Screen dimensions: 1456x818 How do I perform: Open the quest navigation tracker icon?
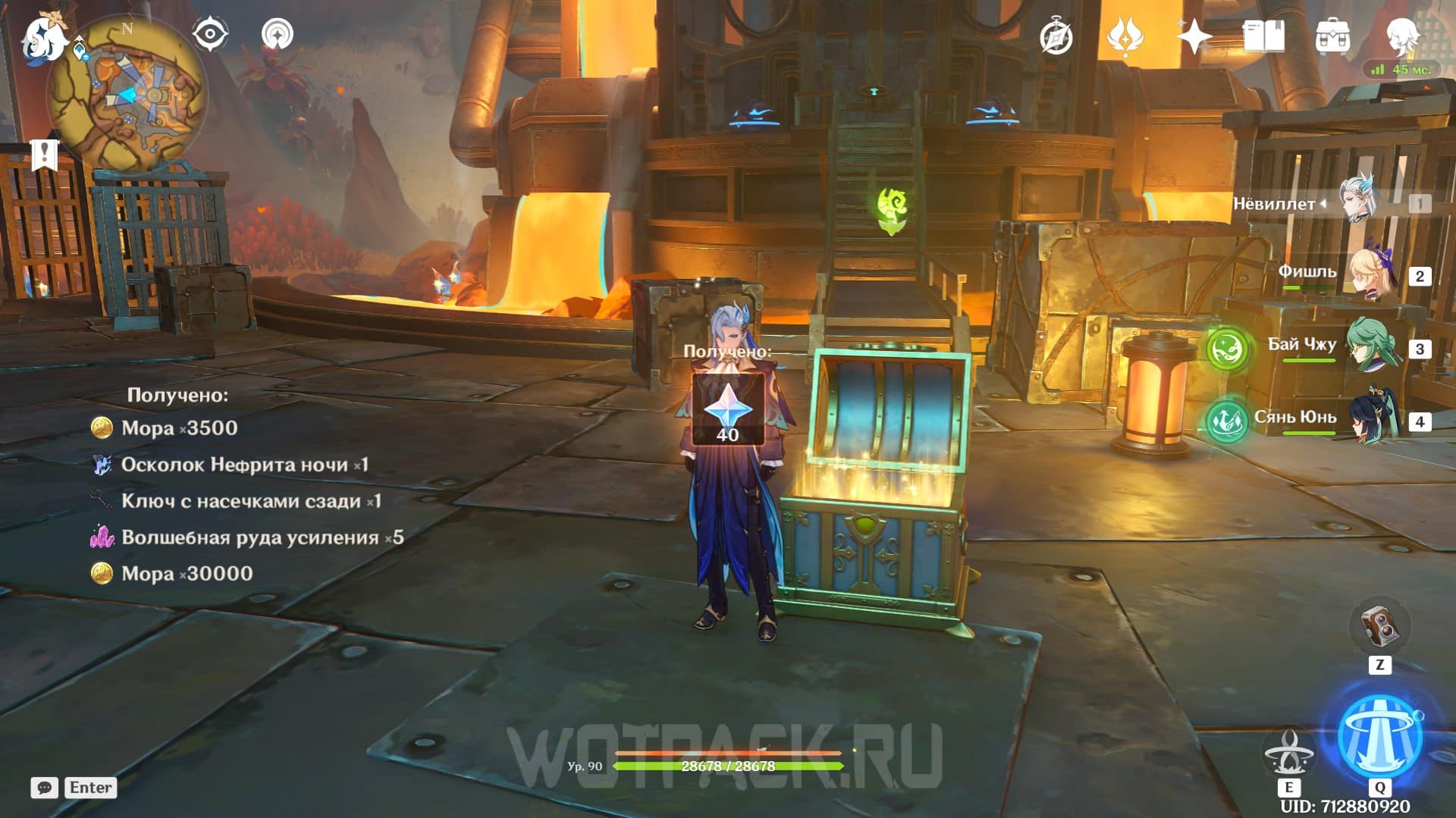click(278, 34)
